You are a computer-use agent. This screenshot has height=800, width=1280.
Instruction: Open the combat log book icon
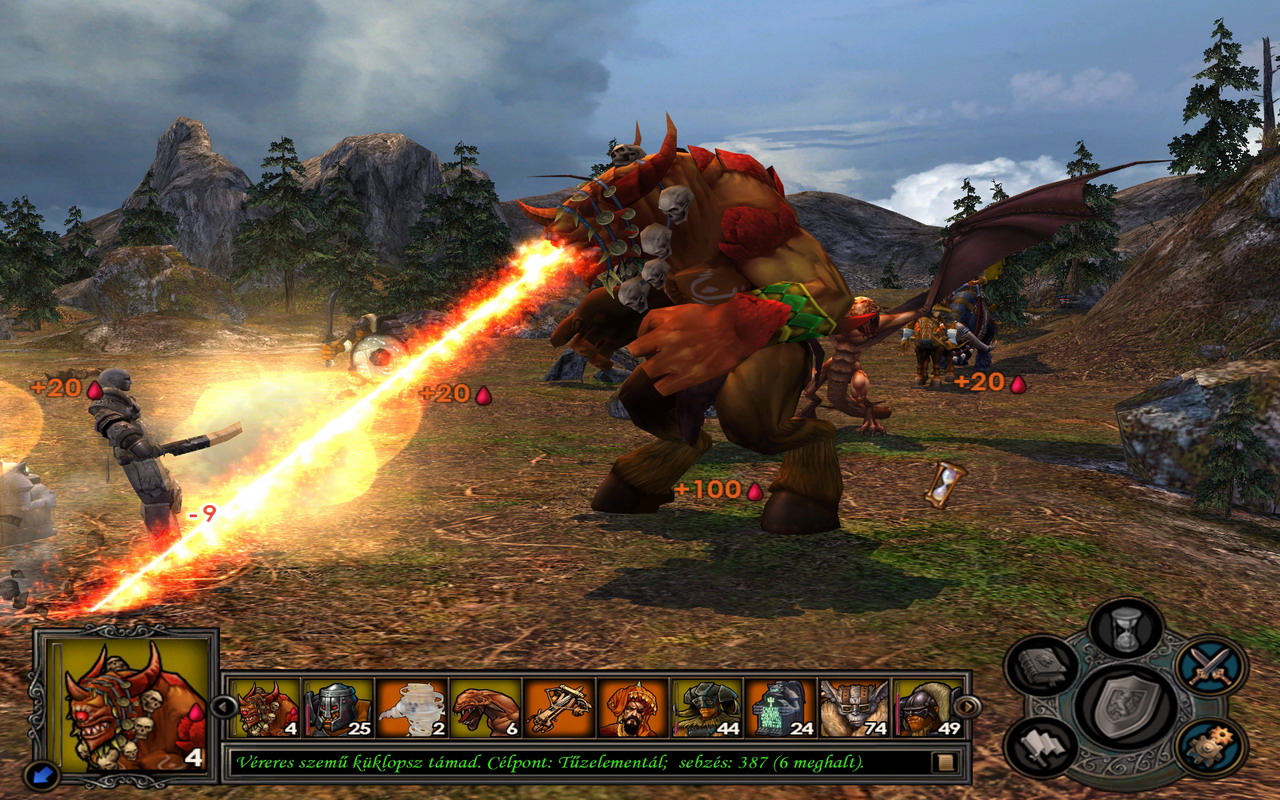click(x=943, y=763)
